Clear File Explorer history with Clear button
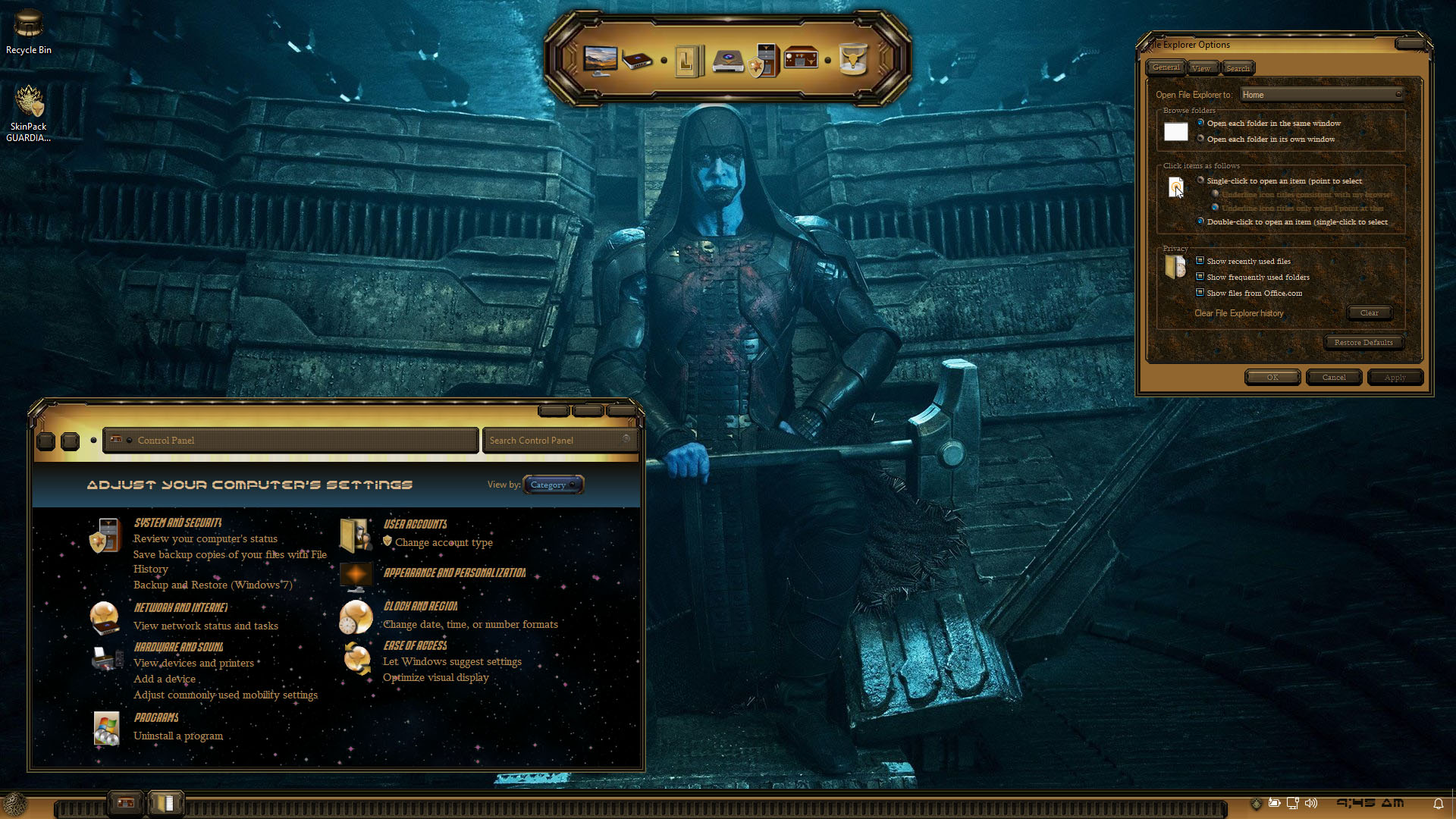Viewport: 1456px width, 819px height. (1369, 312)
